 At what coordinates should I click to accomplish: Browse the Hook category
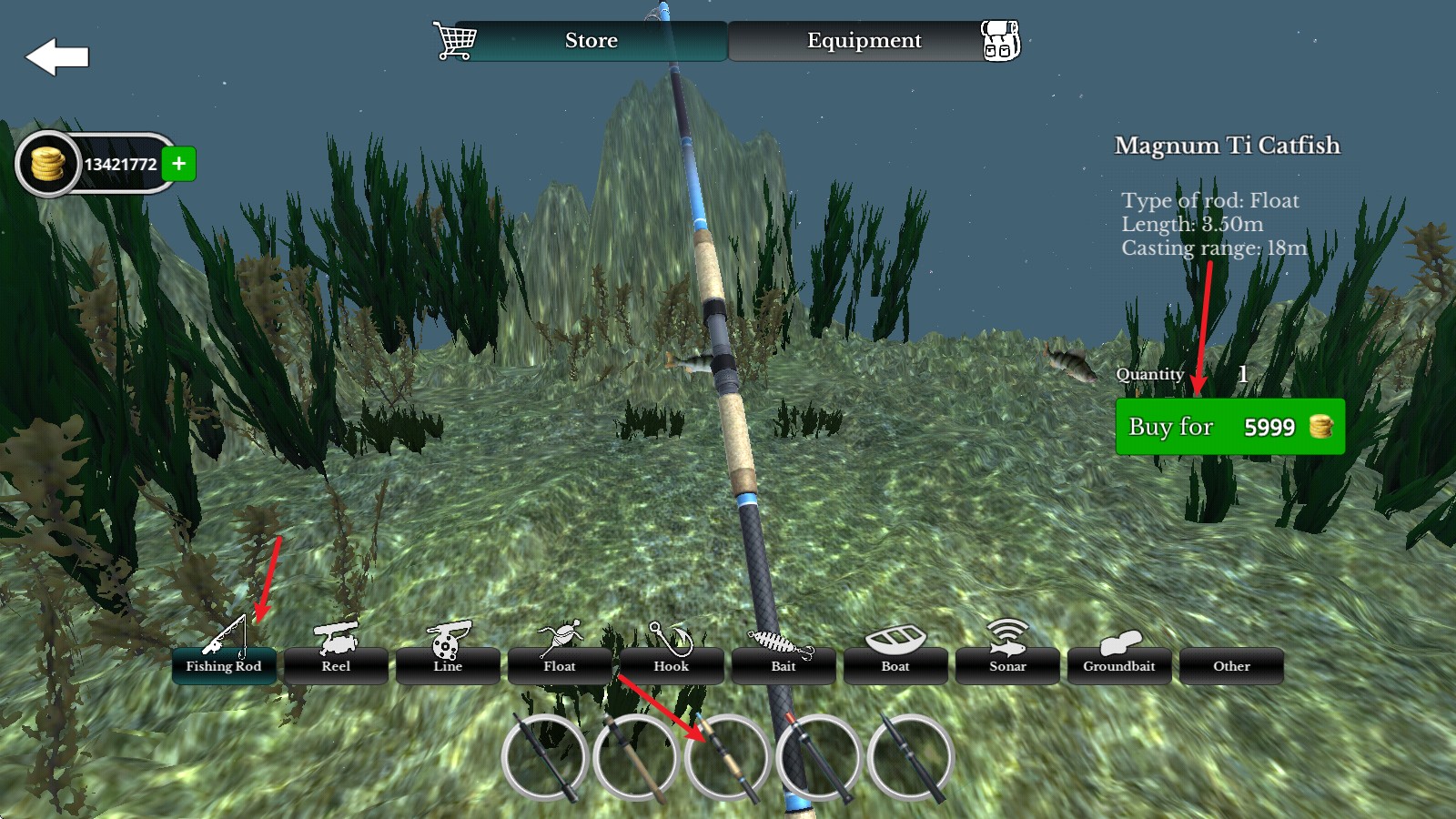point(672,665)
